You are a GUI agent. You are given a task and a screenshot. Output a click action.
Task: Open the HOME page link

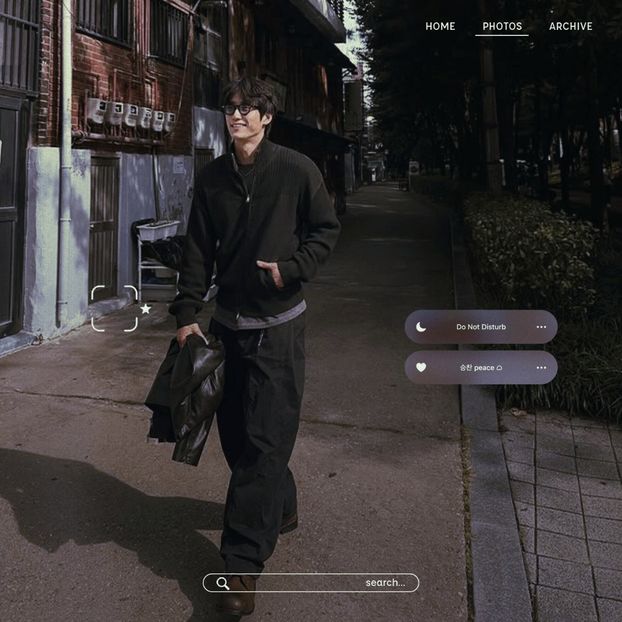click(440, 27)
